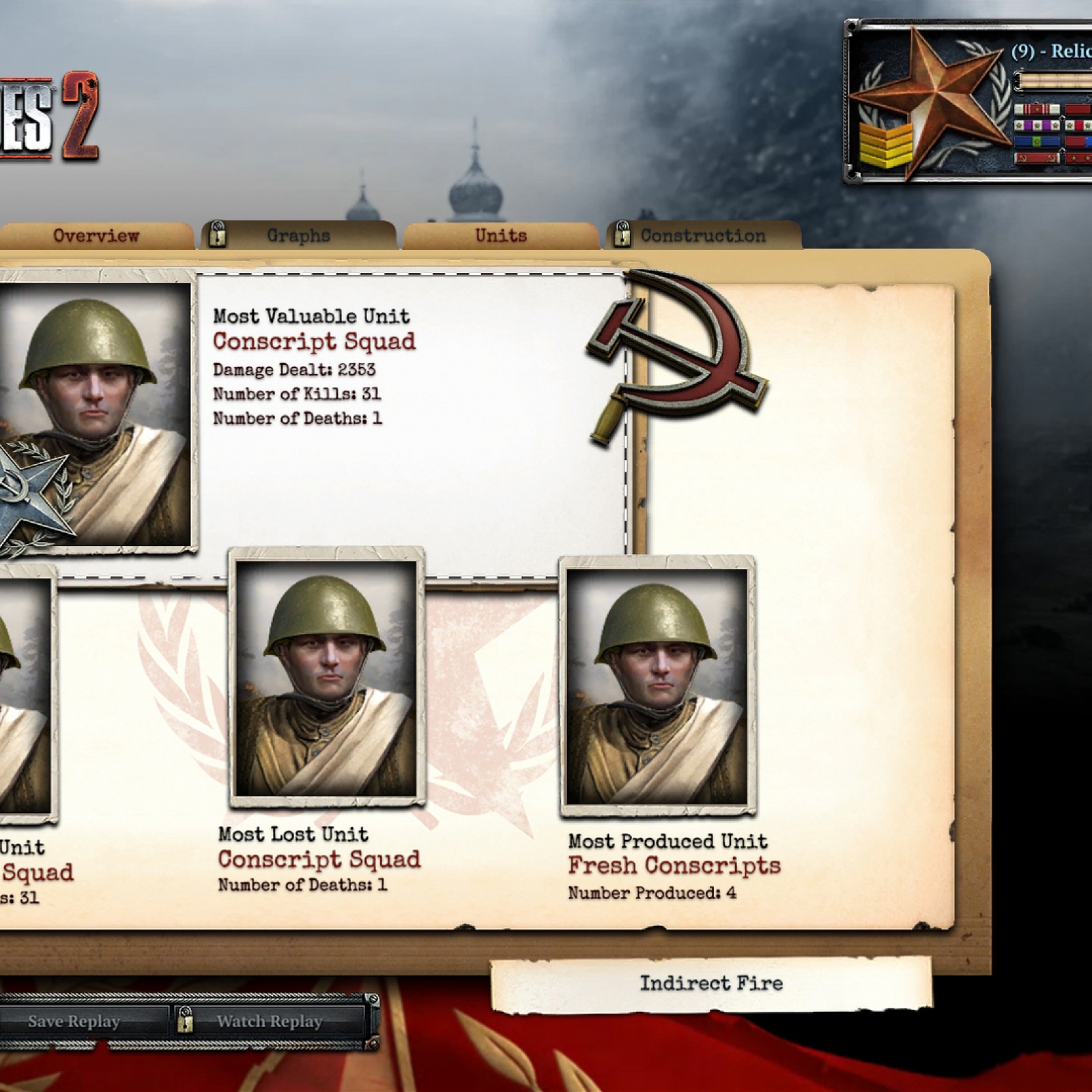Open the locked Graphs tab
This screenshot has height=1092, width=1092.
tap(298, 236)
